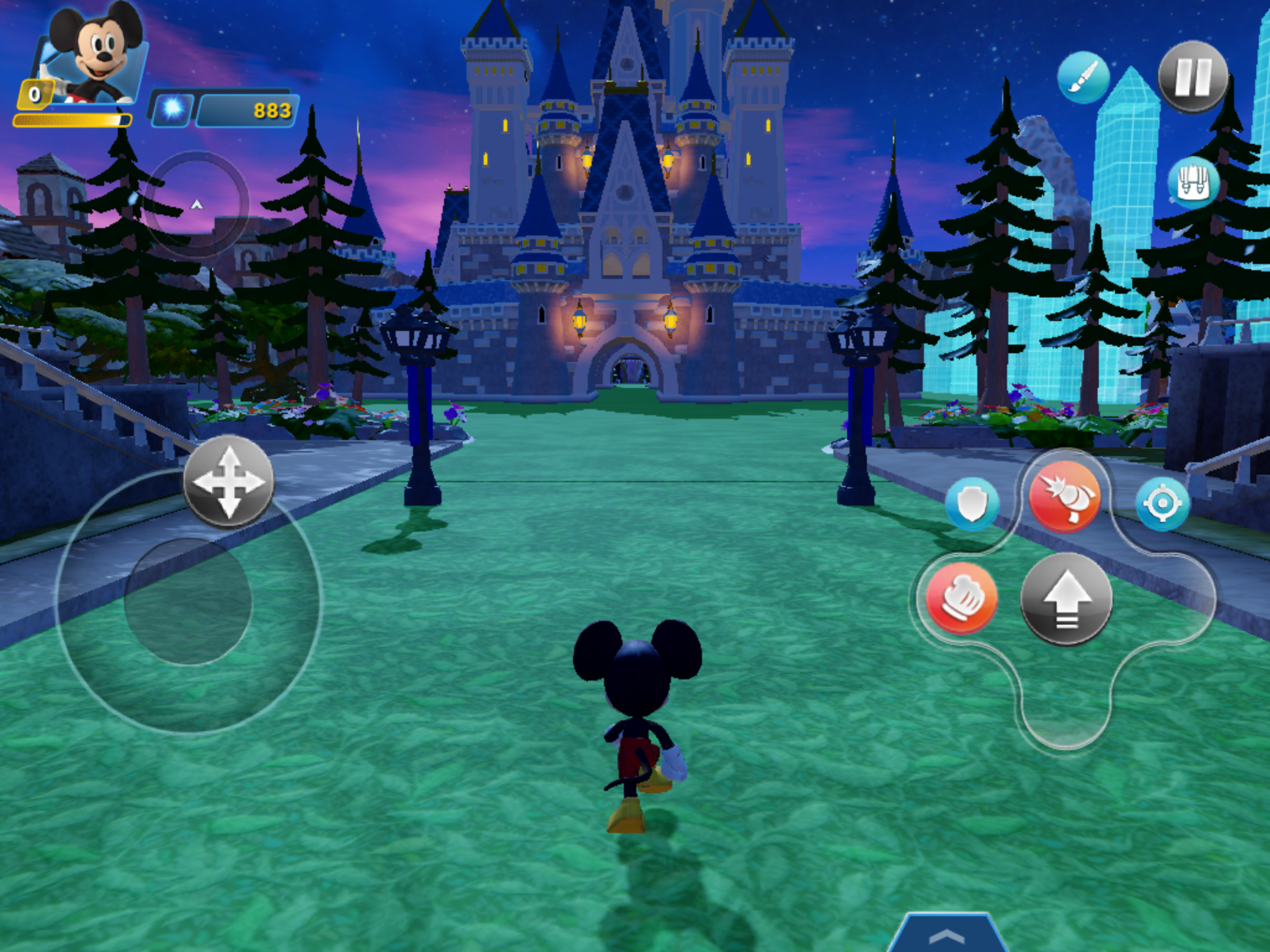Open the paintbrush editor tool

(1083, 79)
